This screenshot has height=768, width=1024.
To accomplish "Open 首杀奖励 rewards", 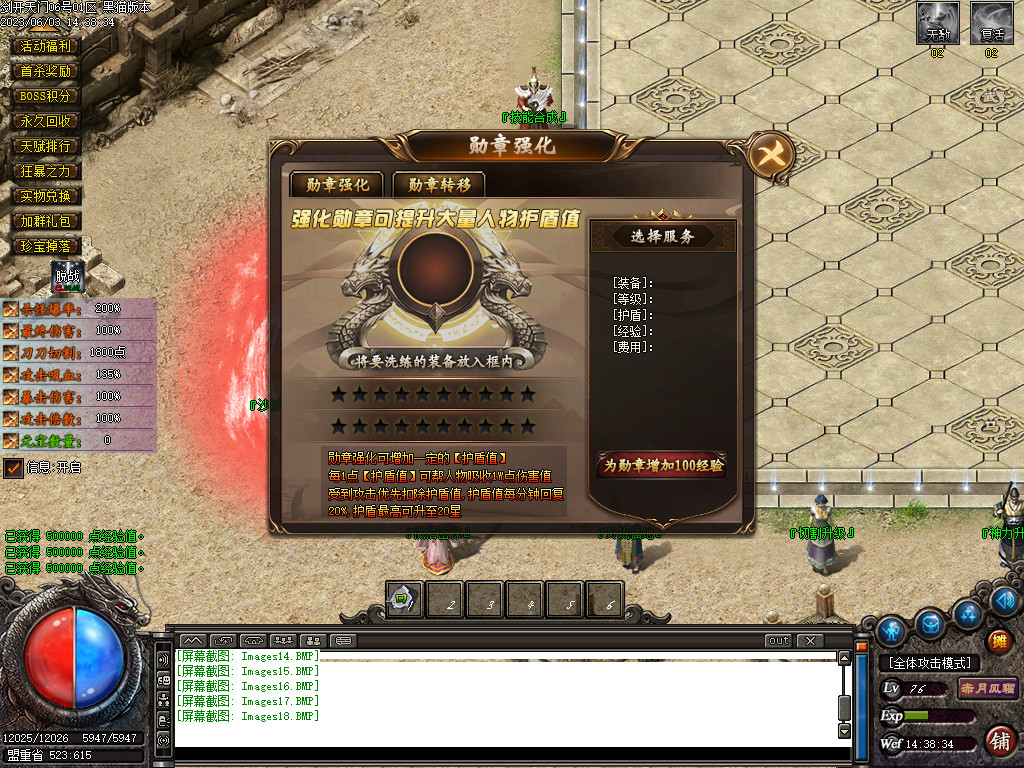I will pos(46,71).
